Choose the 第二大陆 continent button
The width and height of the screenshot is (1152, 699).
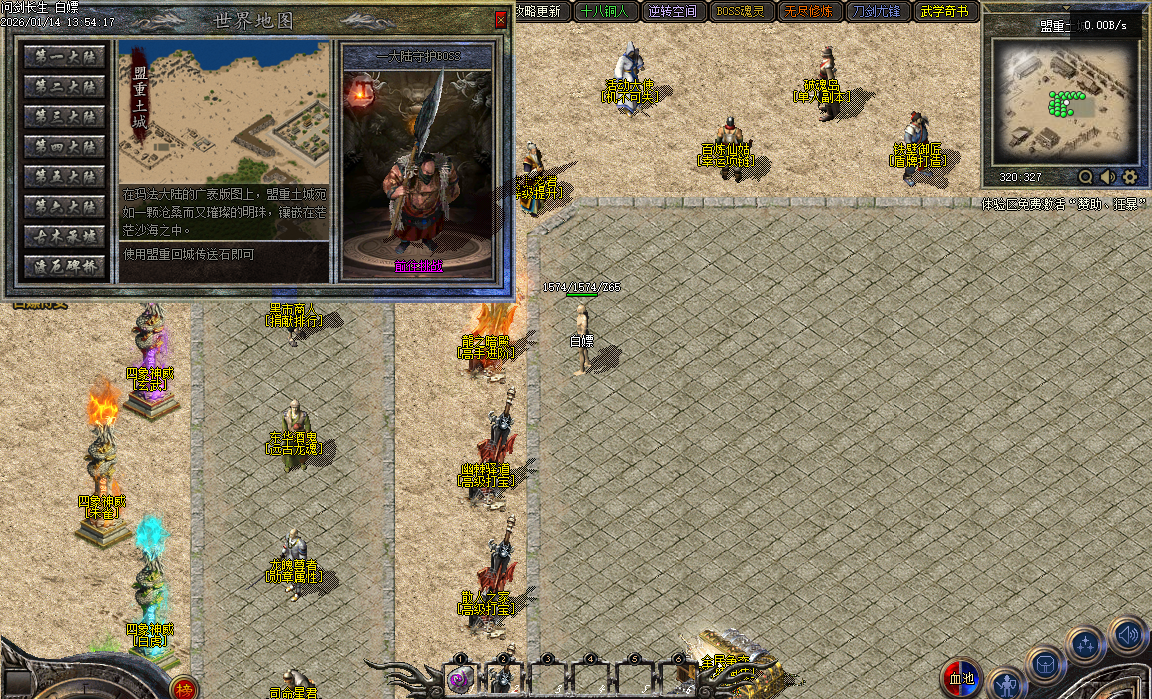[x=65, y=88]
